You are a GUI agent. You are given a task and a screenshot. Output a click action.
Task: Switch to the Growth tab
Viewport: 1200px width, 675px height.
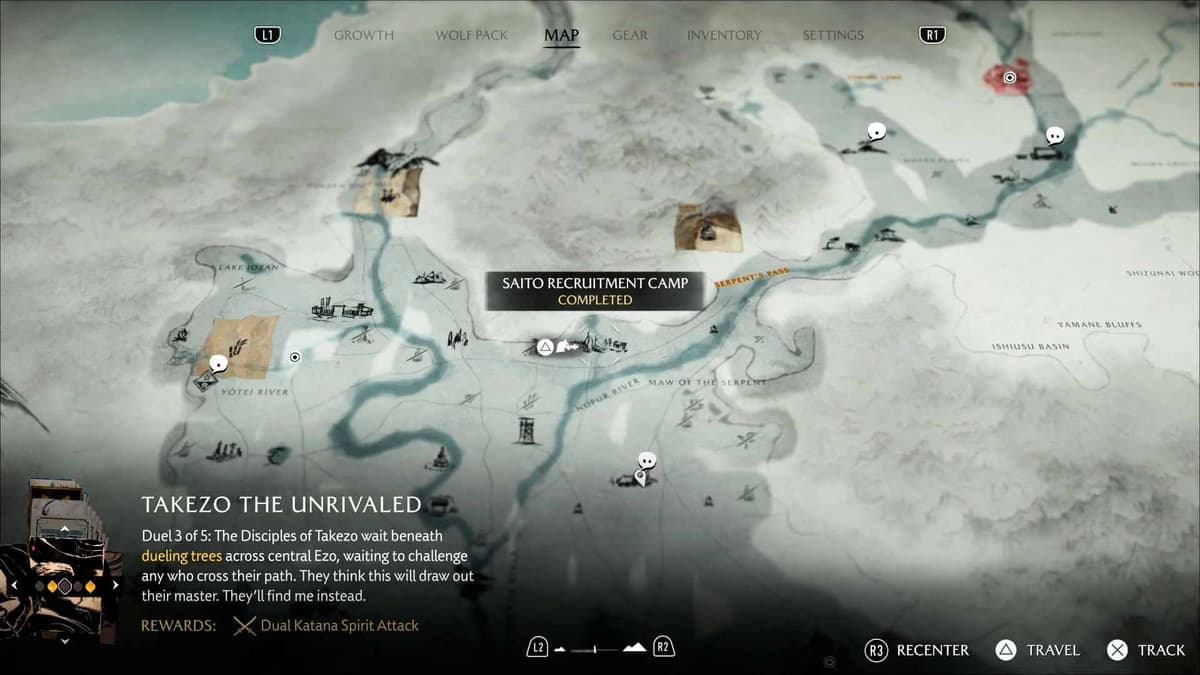364,35
